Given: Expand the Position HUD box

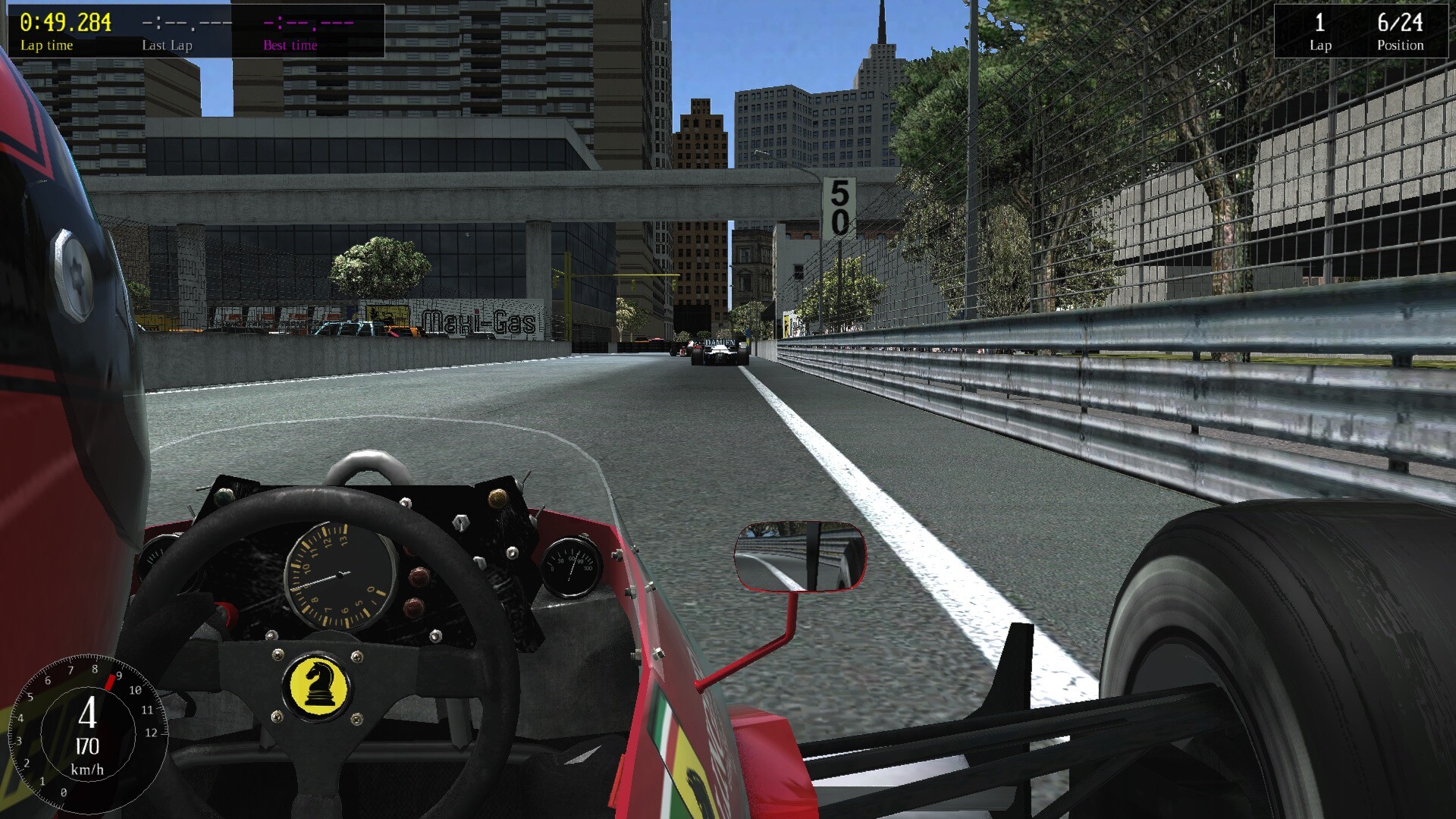Looking at the screenshot, I should (1361, 29).
